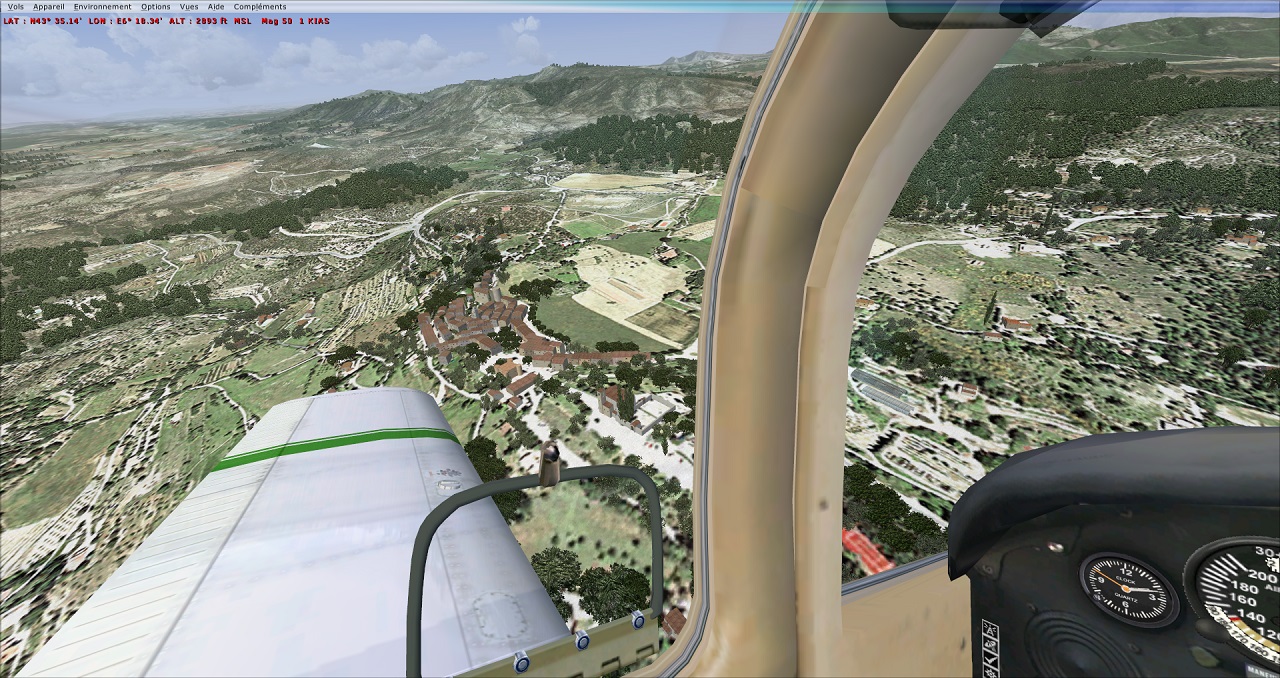Open the Aide menu
Viewport: 1280px width, 678px height.
click(216, 6)
